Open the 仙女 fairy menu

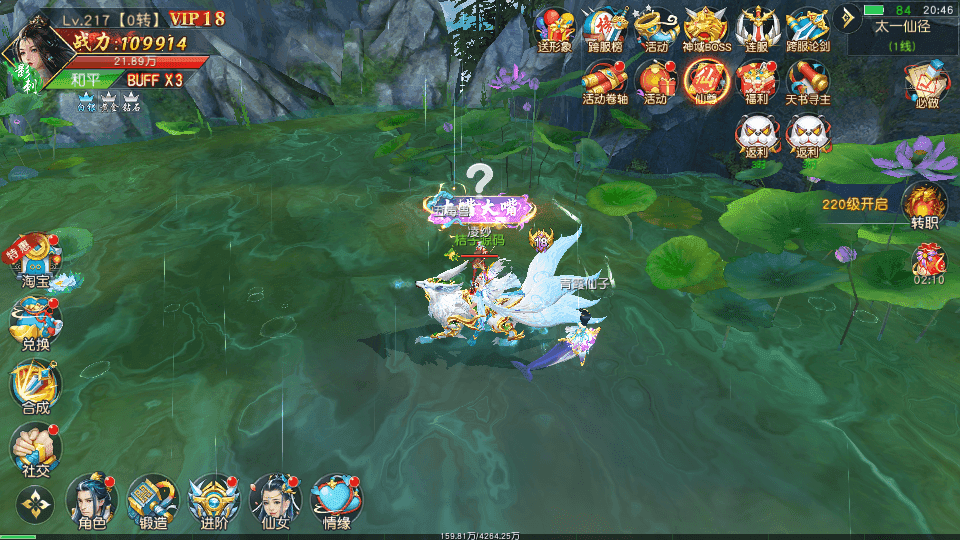point(275,499)
